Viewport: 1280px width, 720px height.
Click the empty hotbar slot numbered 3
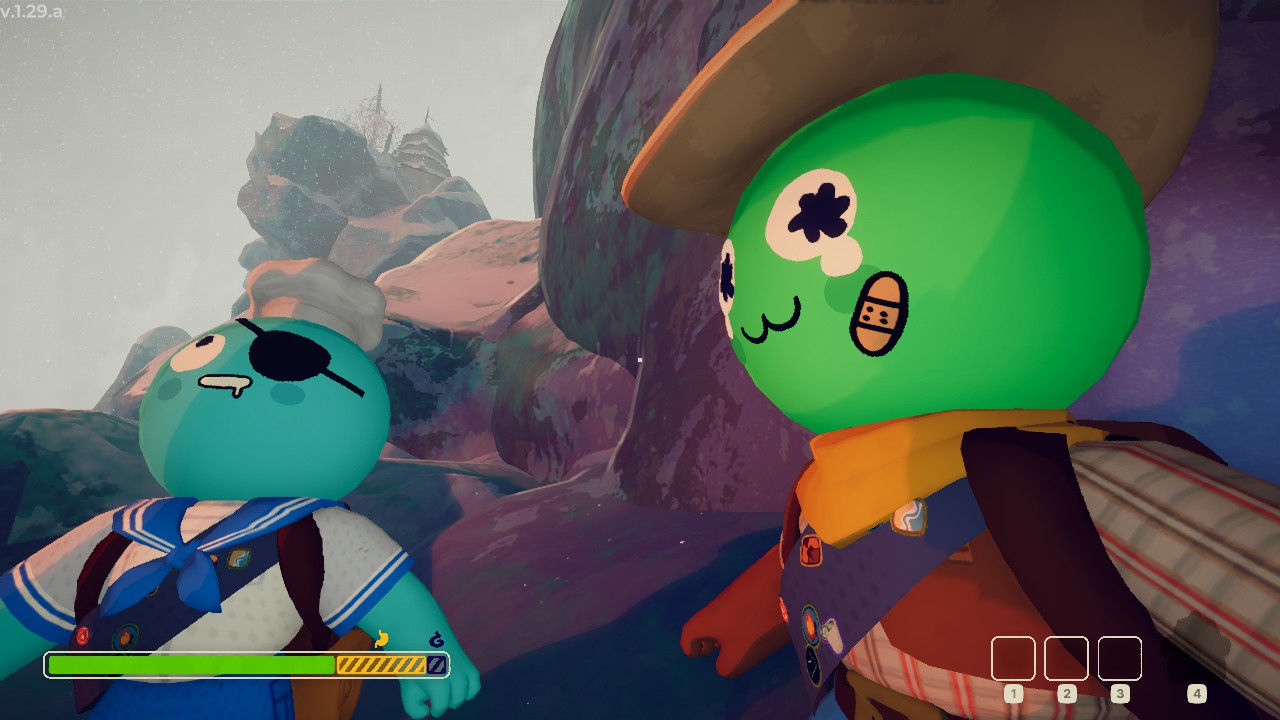1120,659
